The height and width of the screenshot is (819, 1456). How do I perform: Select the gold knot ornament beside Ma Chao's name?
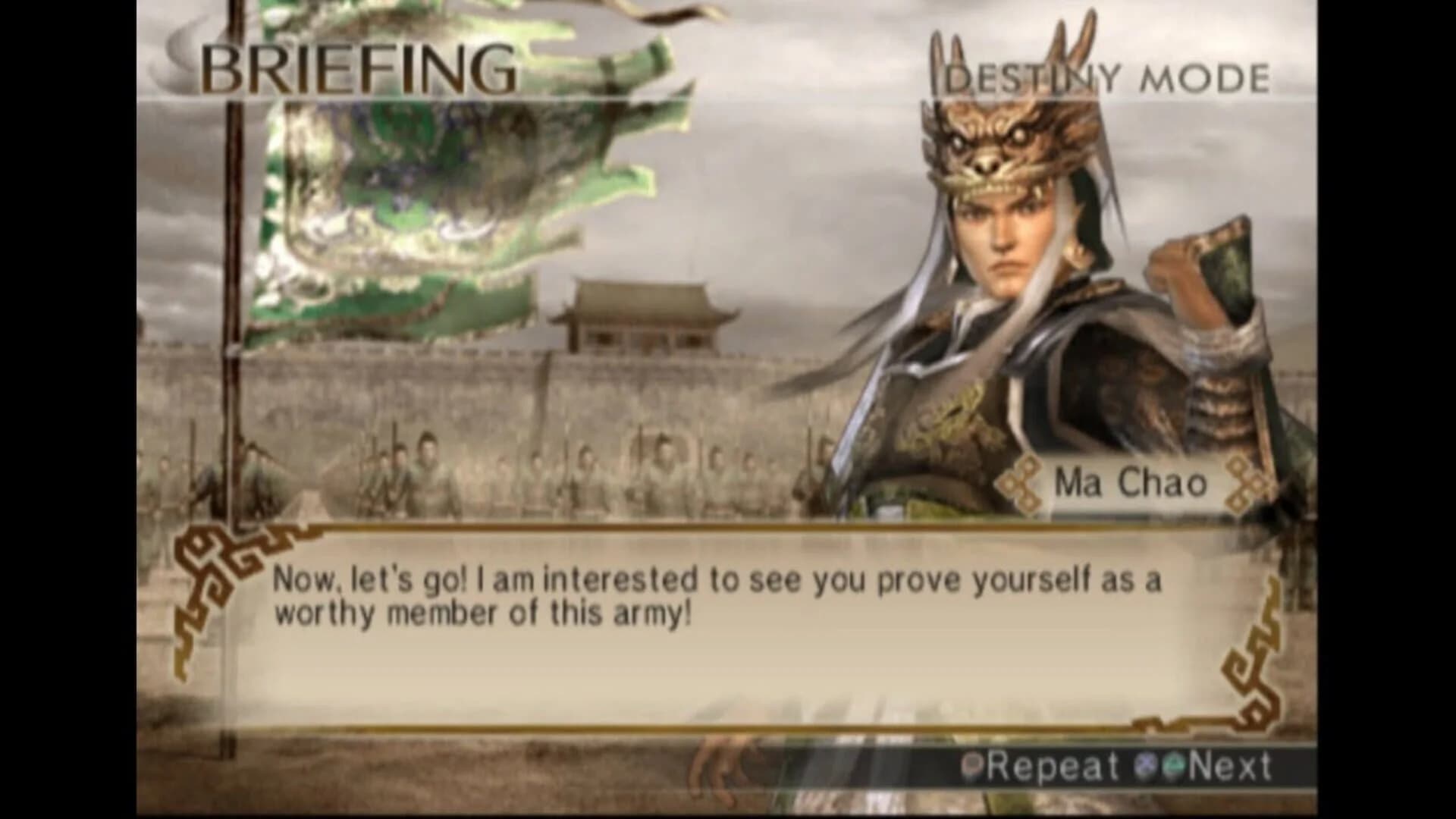tap(1020, 483)
